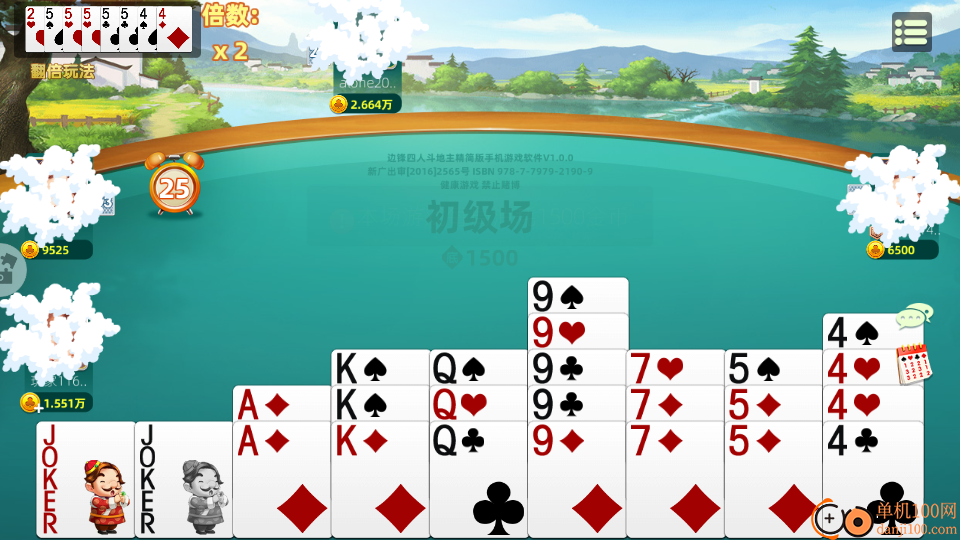Select the black Joker card
960x540 pixels.
183,480
